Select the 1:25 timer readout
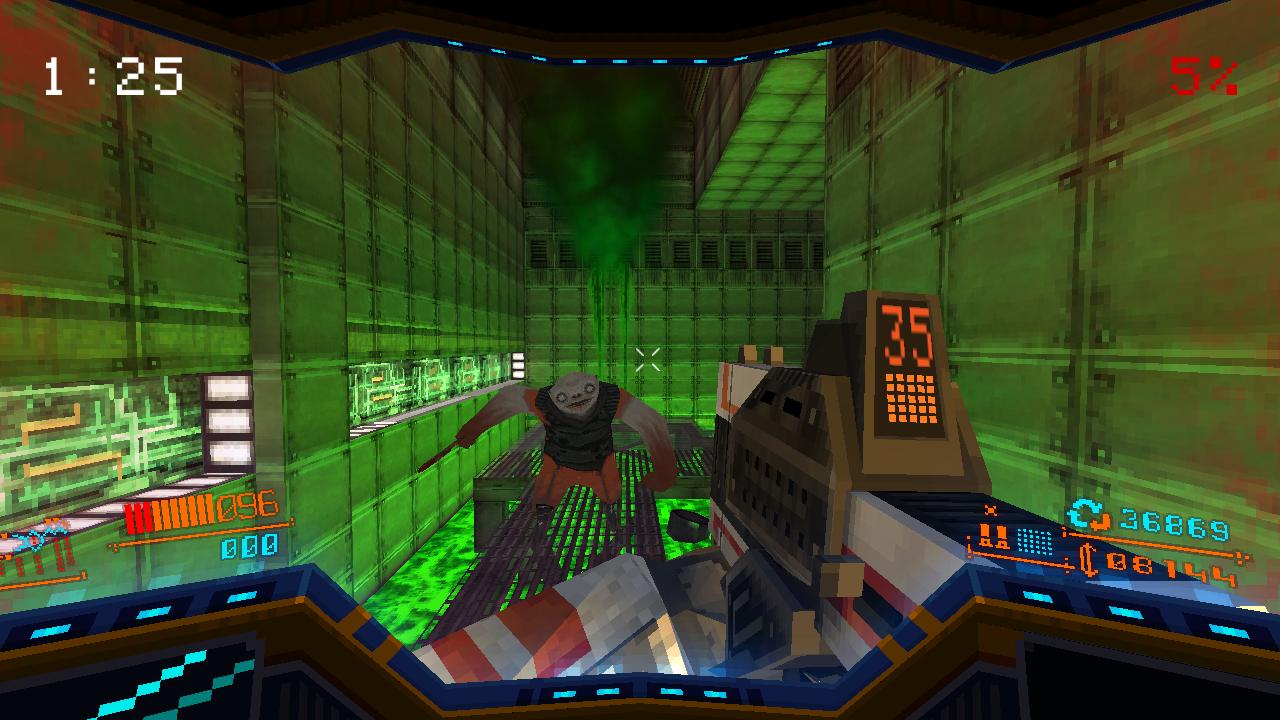Screen dimensions: 1280x720 pos(110,75)
